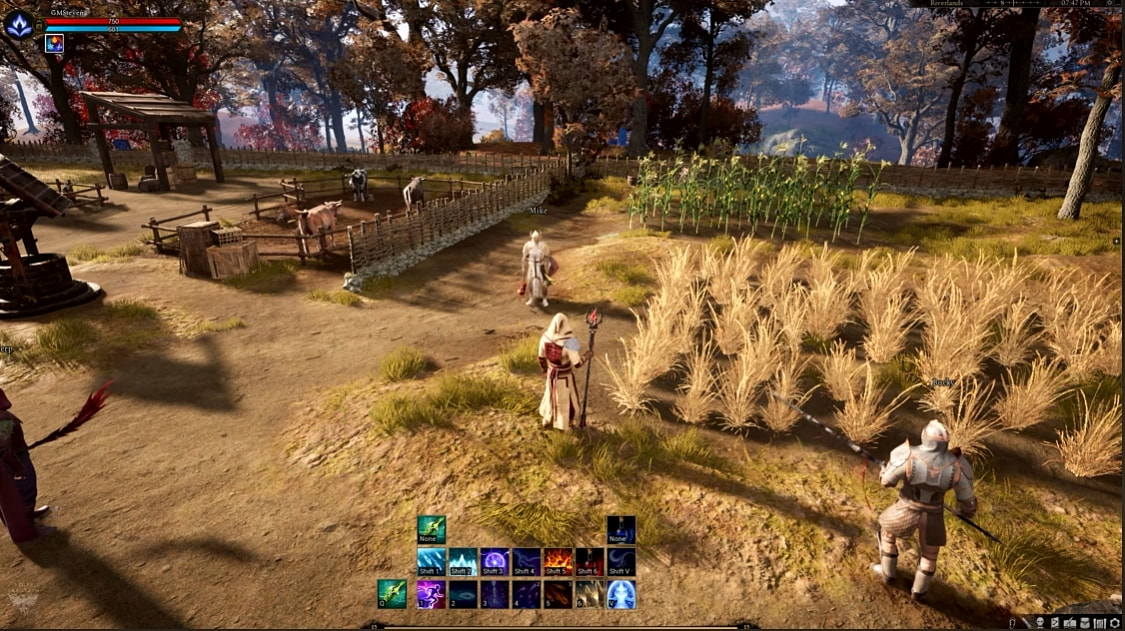The height and width of the screenshot is (631, 1125).
Task: Cast the ice spikes Shift 2 spell
Action: tap(463, 562)
